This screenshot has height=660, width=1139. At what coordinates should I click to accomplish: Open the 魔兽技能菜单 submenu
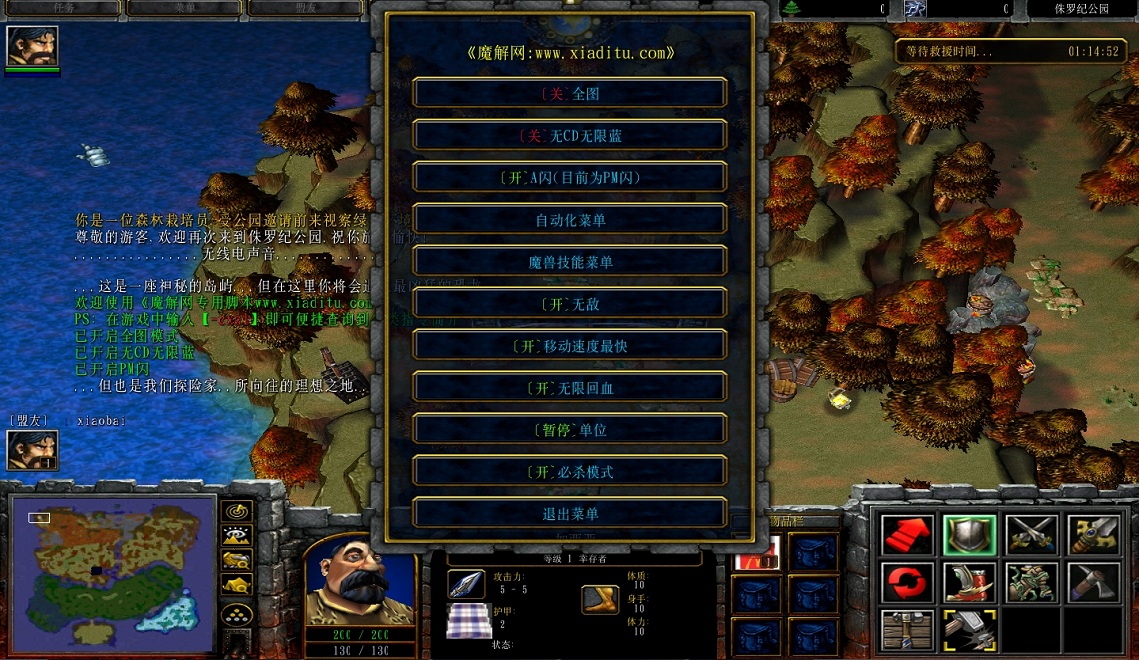pyautogui.click(x=569, y=261)
